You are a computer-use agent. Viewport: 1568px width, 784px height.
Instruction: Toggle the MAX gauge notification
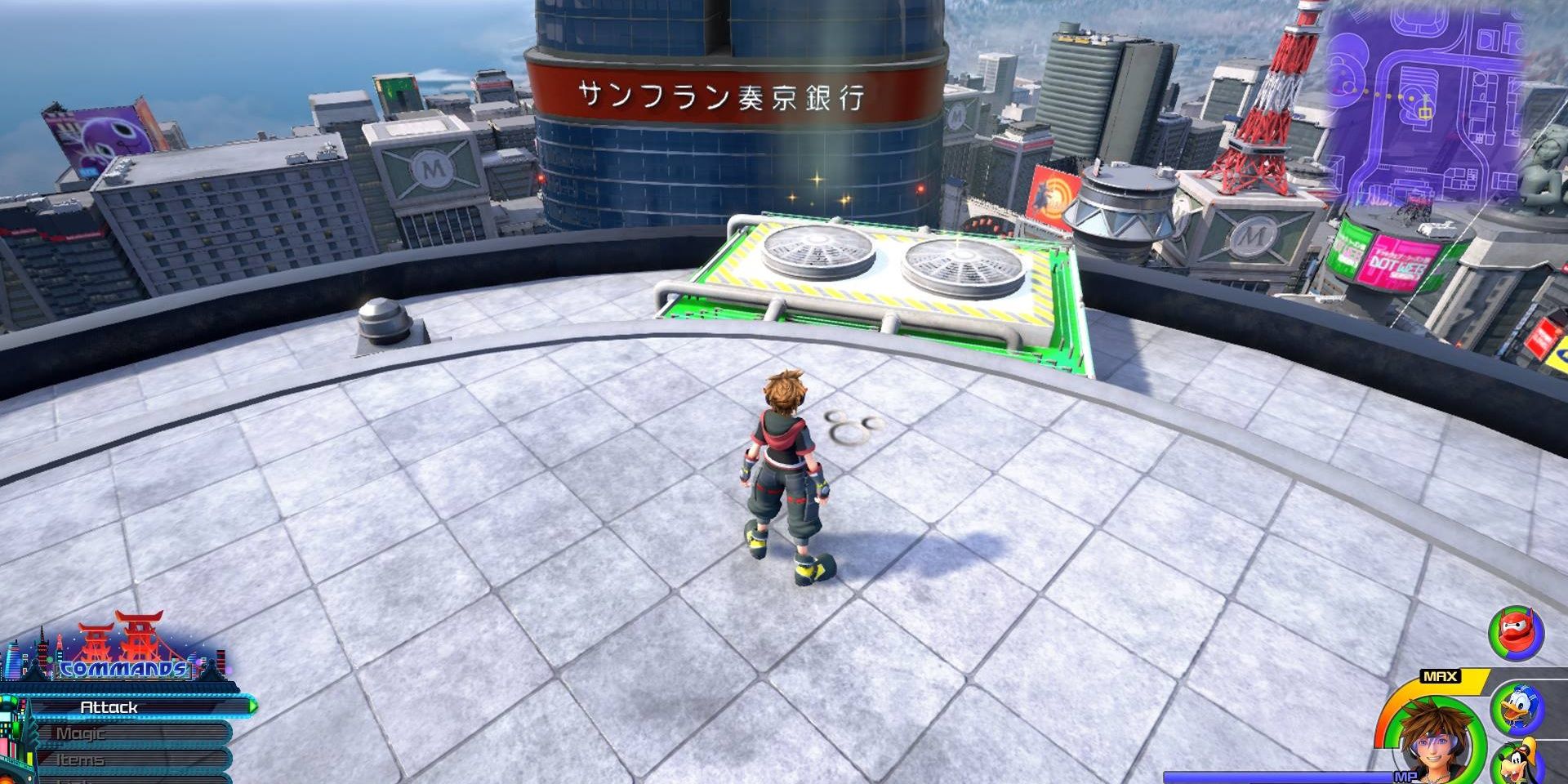pyautogui.click(x=1441, y=676)
